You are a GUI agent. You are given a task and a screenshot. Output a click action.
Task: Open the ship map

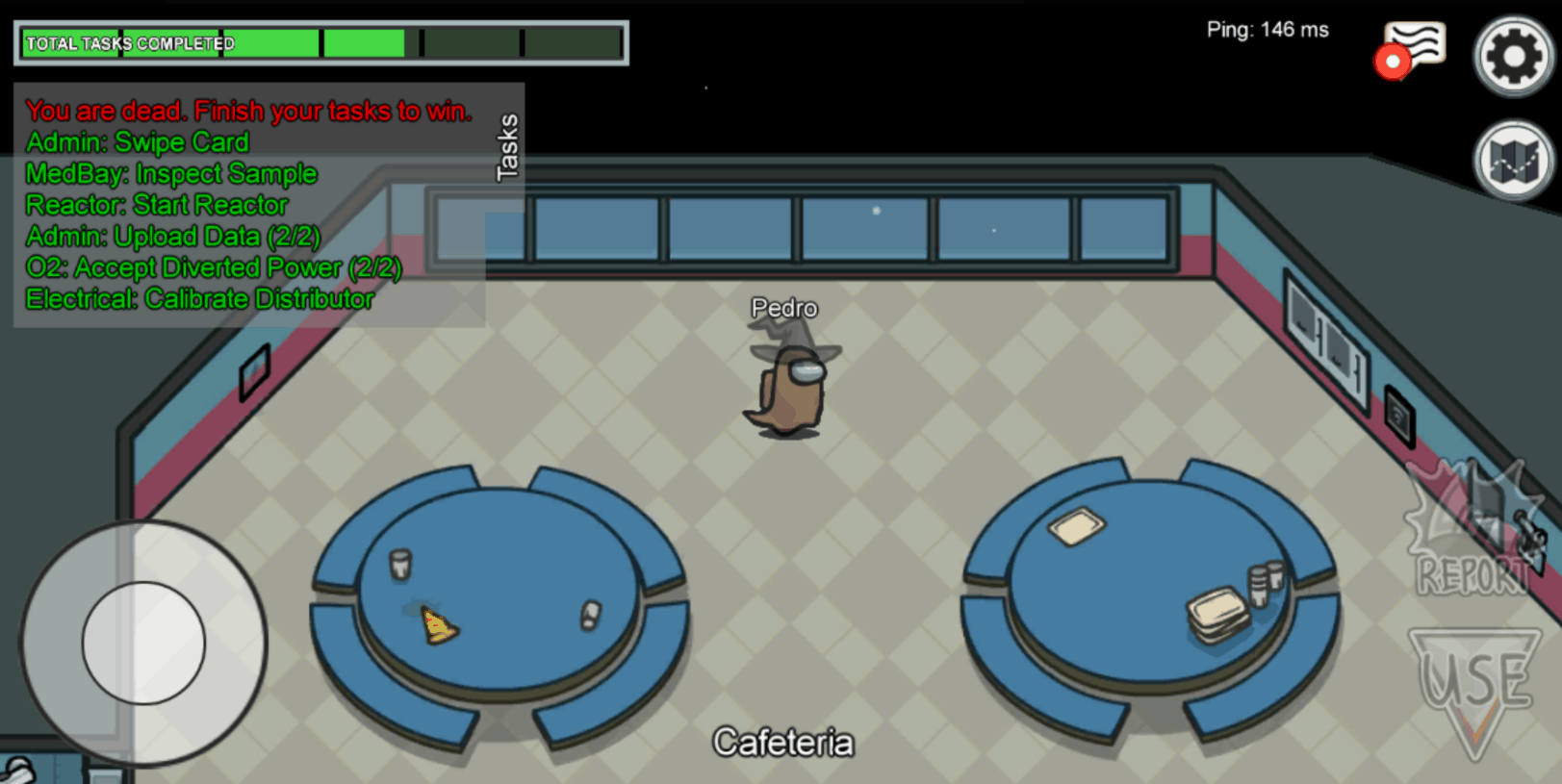click(1513, 161)
